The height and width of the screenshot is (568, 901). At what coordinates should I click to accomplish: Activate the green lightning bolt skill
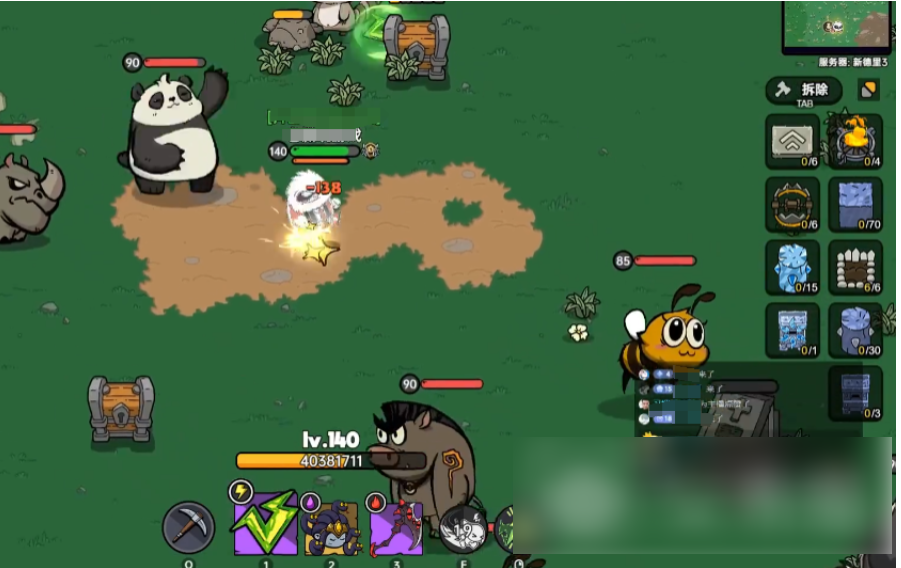pyautogui.click(x=265, y=524)
